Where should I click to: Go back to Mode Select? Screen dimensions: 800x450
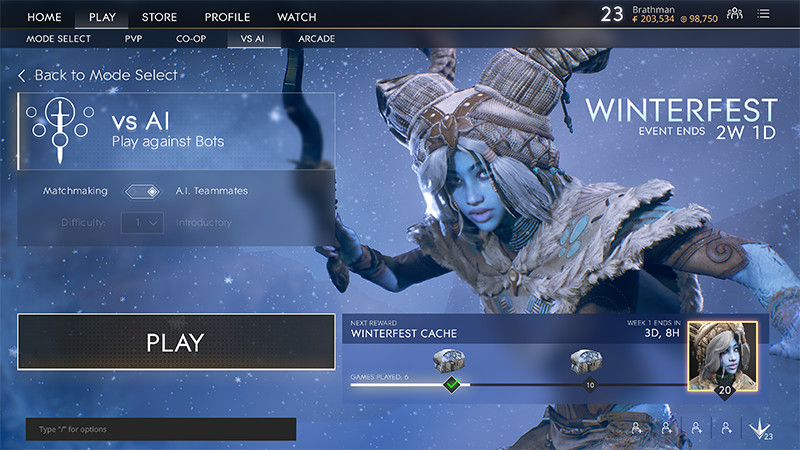pyautogui.click(x=98, y=75)
